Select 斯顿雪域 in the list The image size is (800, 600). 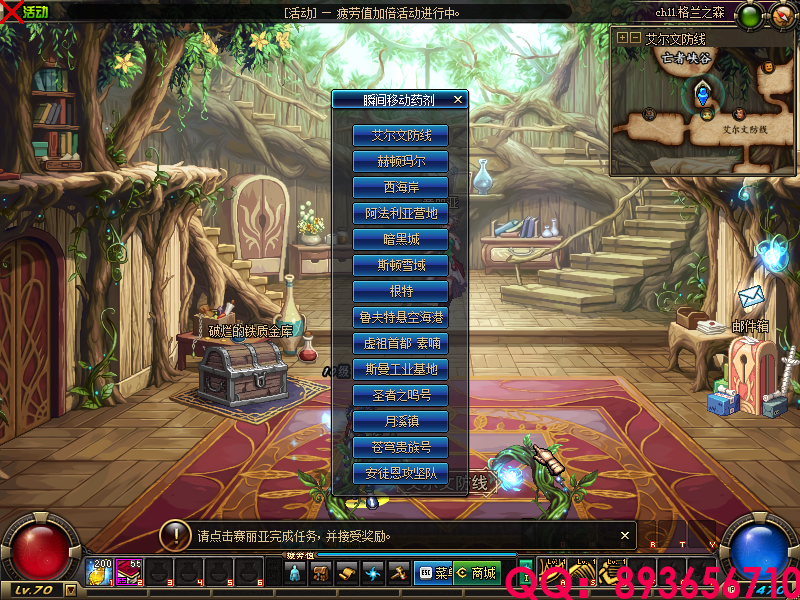pyautogui.click(x=400, y=265)
